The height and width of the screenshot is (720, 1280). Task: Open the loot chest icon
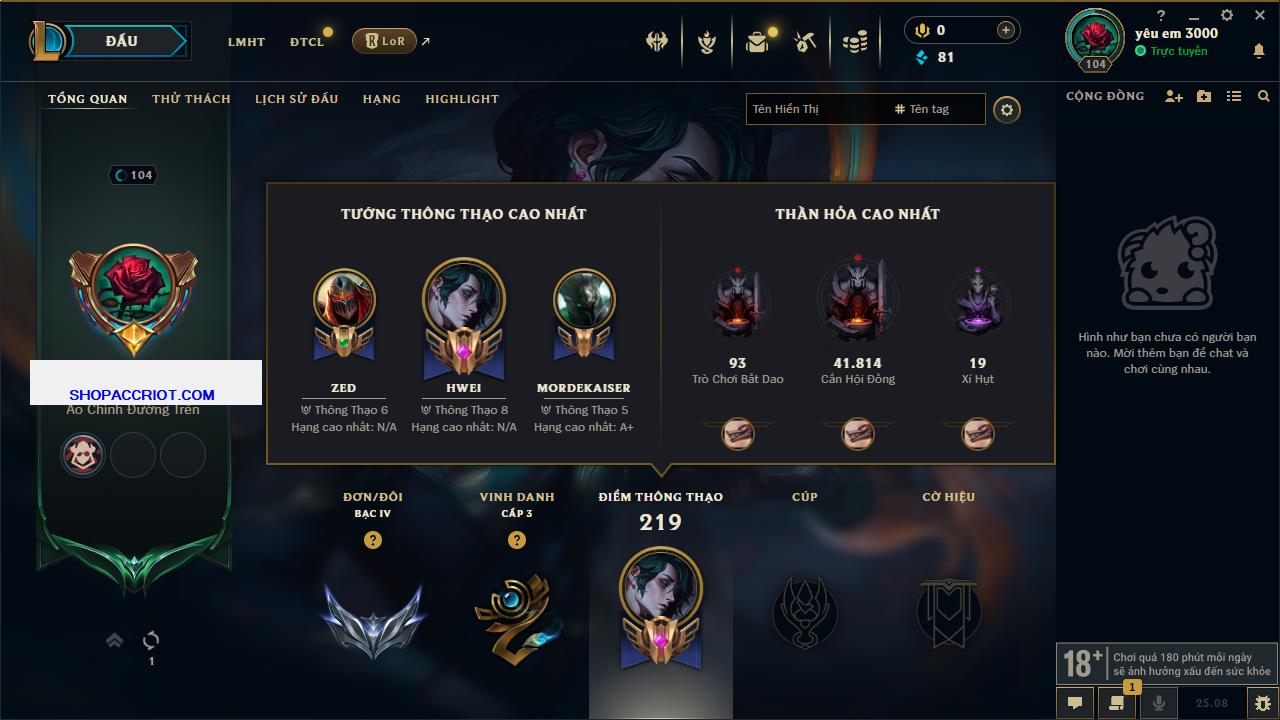(x=757, y=42)
